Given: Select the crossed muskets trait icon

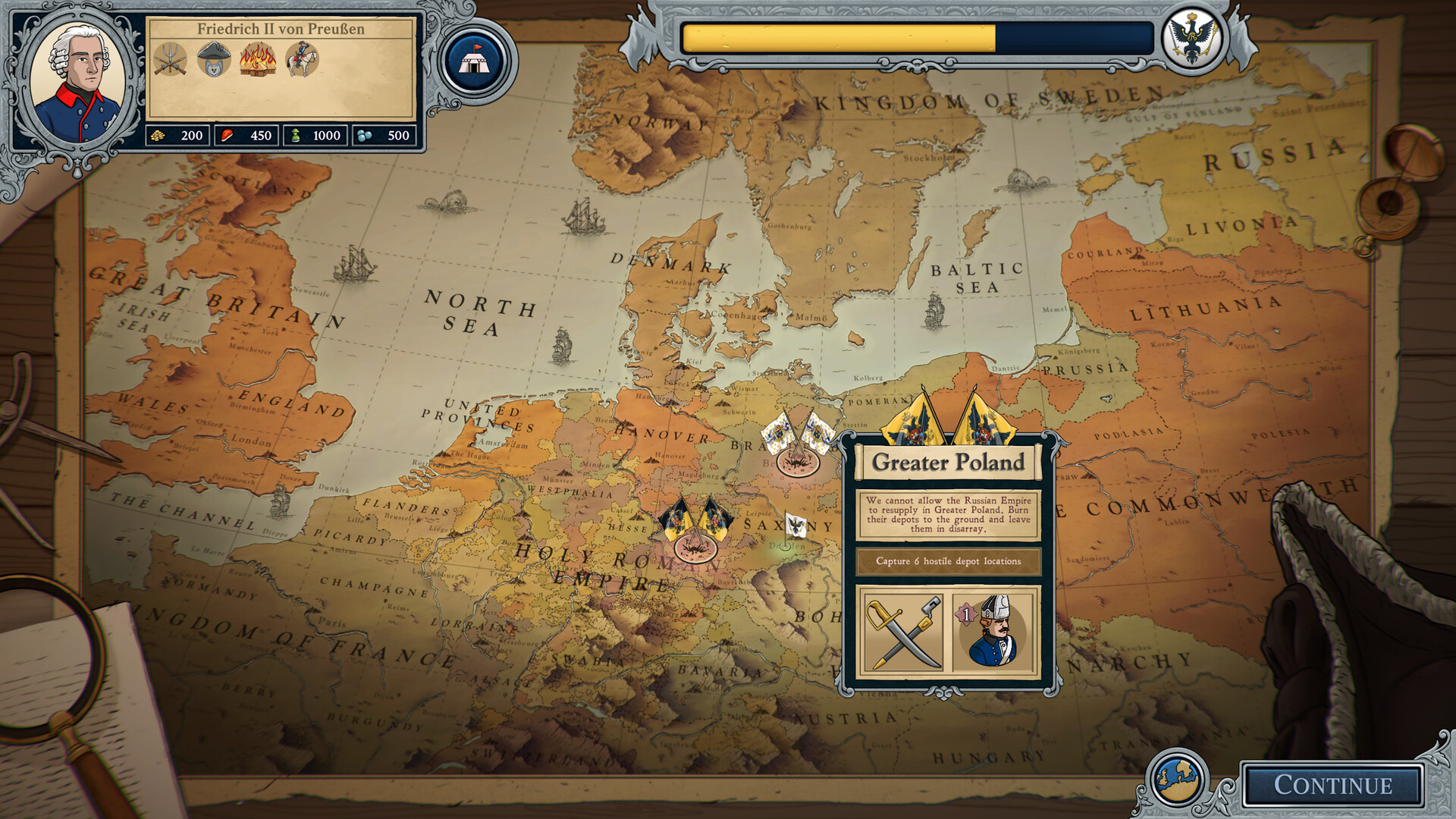Looking at the screenshot, I should (170, 59).
